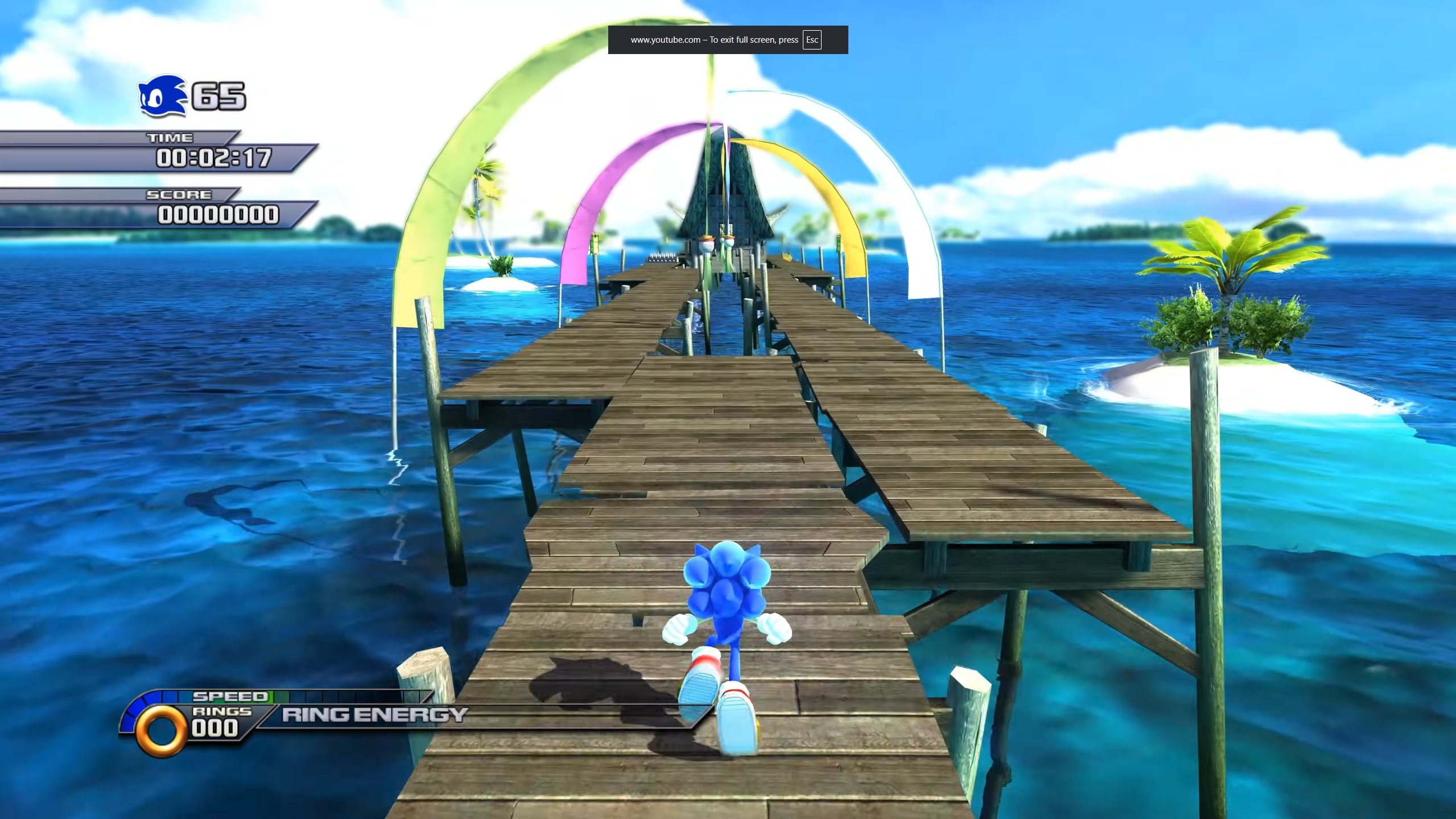
Task: Click the Sonic head lives icon
Action: [x=162, y=97]
